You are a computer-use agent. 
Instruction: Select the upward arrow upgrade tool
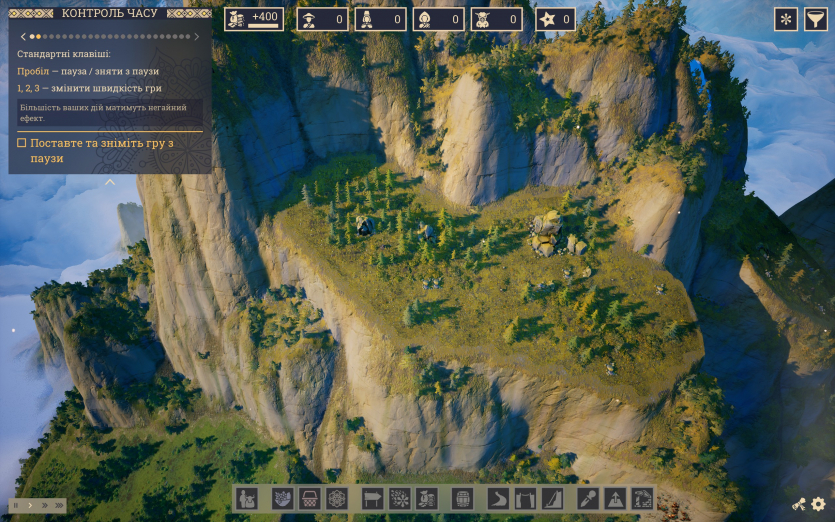pos(615,498)
